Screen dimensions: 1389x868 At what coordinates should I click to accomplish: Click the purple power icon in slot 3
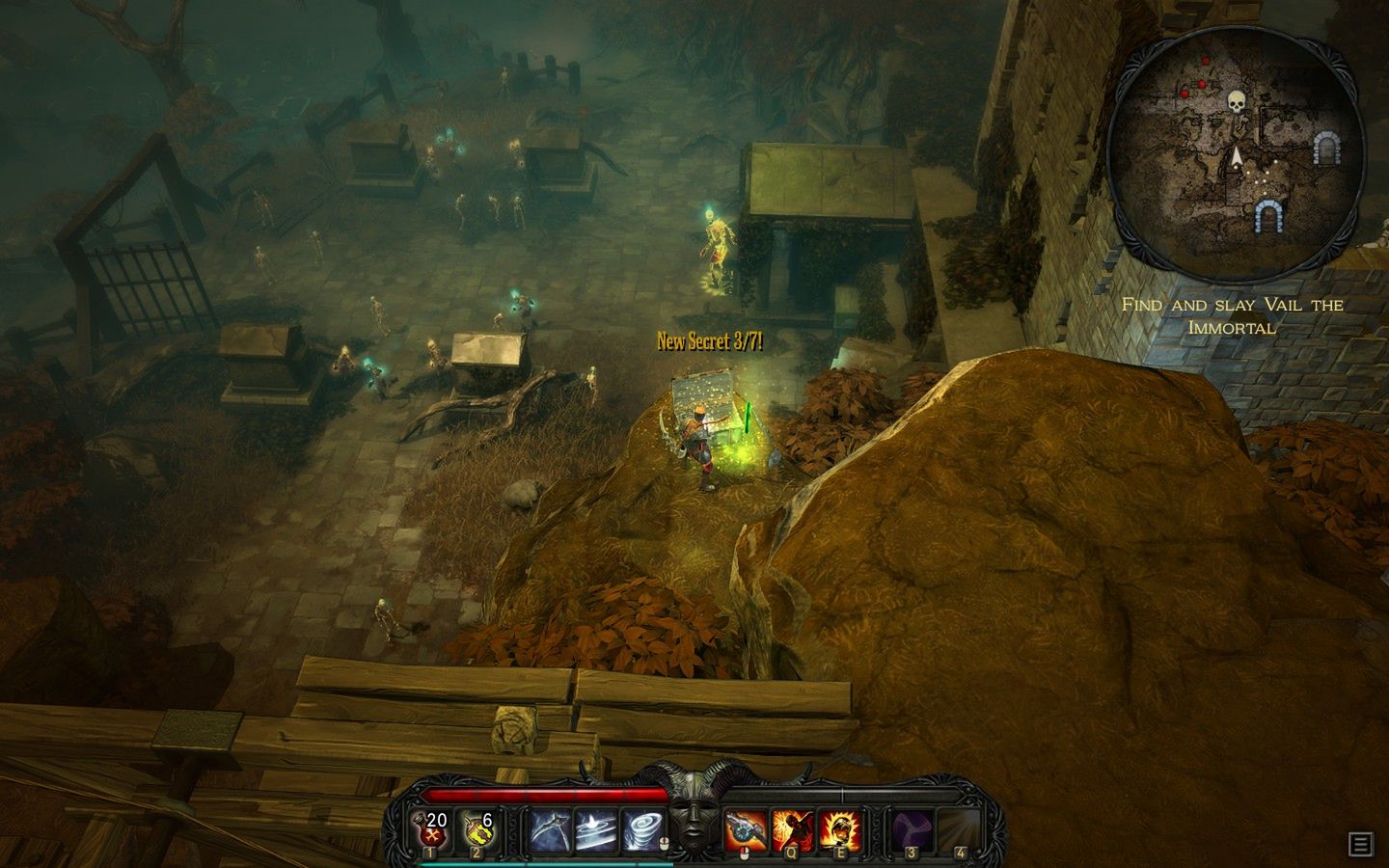911,826
